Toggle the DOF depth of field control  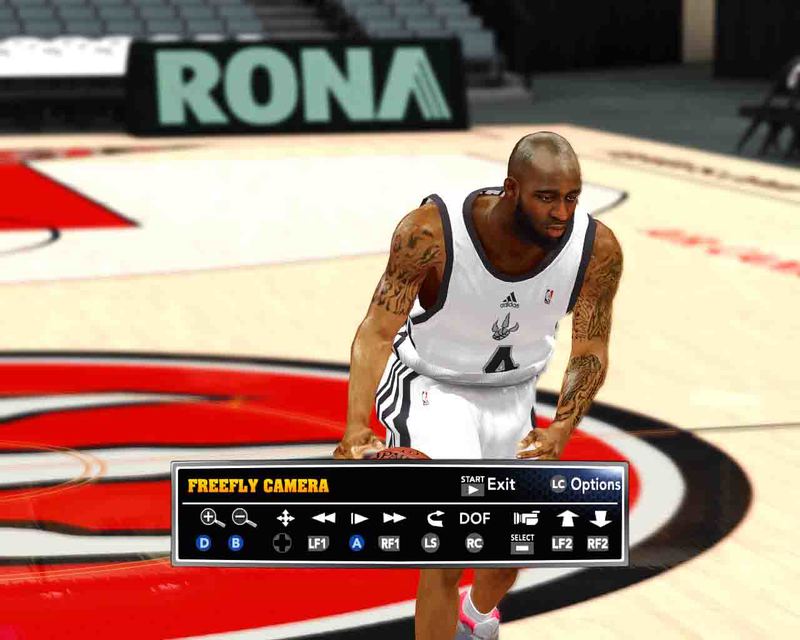click(x=475, y=518)
